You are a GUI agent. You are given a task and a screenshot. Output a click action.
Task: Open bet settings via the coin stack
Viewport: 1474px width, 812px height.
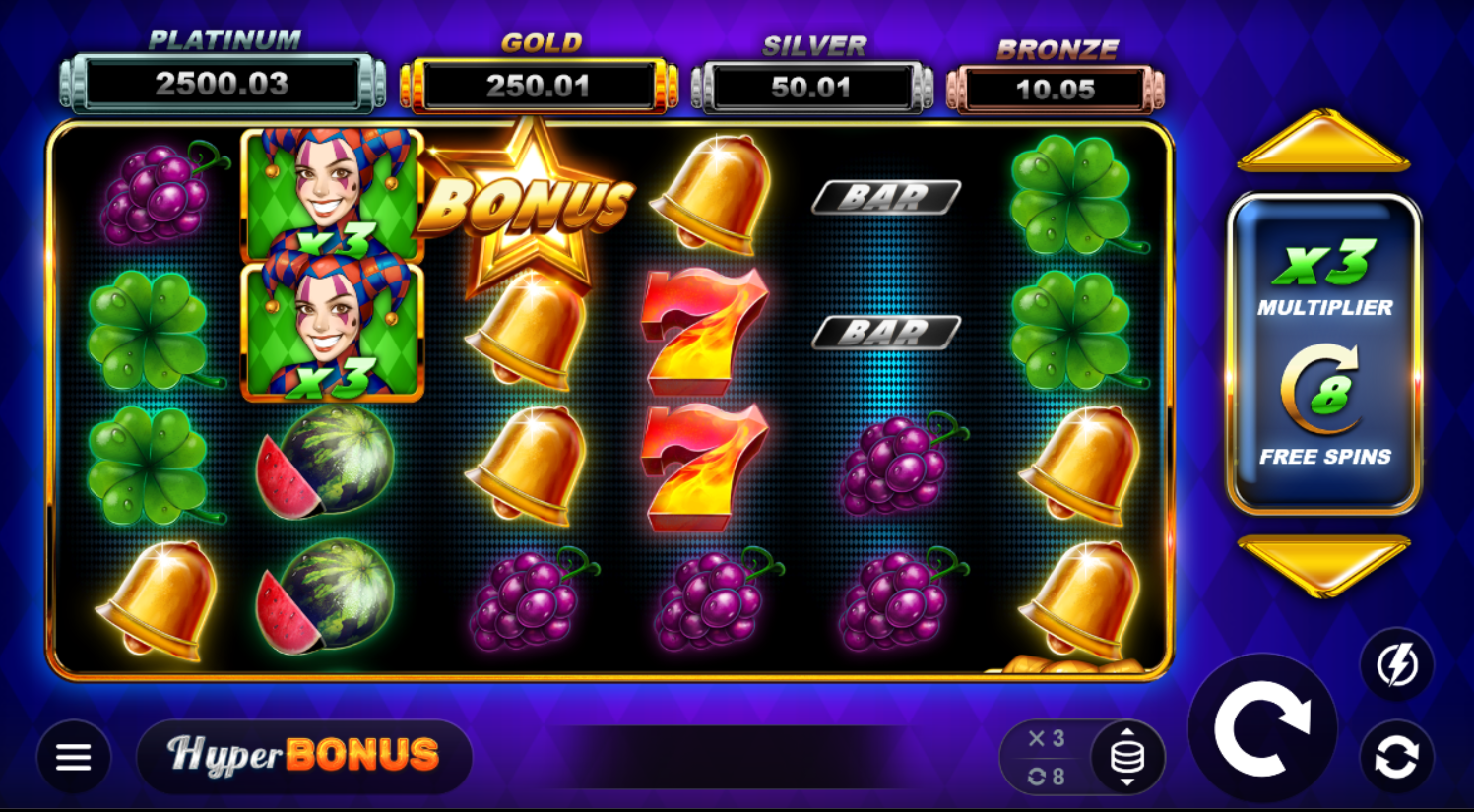(x=1127, y=757)
